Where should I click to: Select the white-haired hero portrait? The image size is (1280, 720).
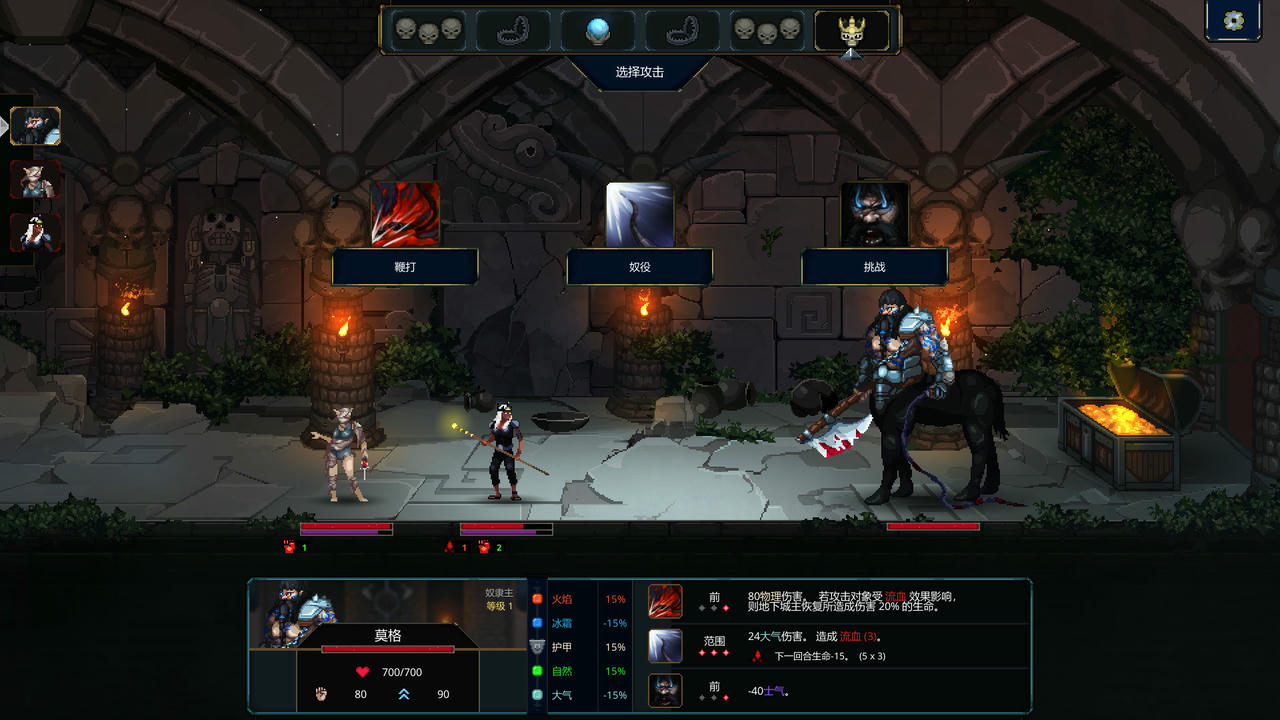36,179
